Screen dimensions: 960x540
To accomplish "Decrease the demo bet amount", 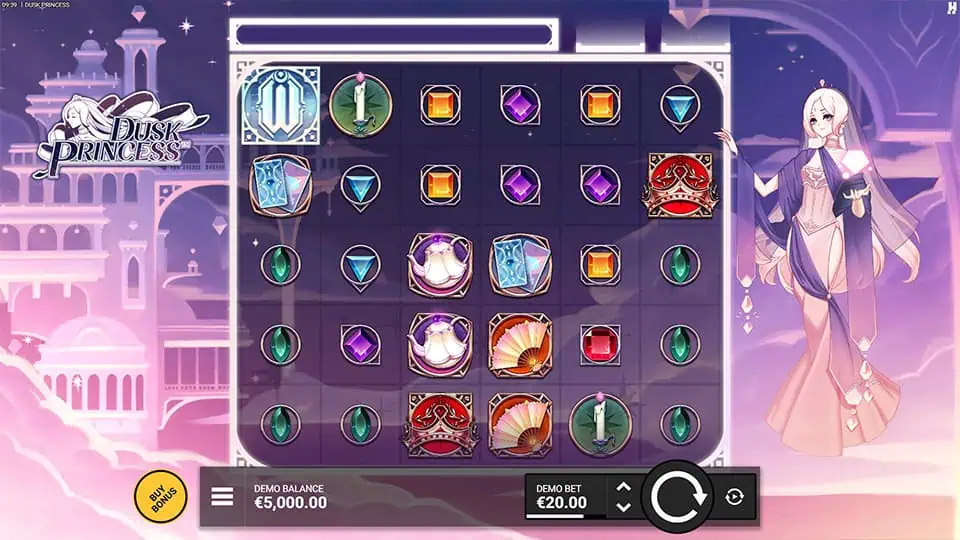I will (623, 507).
